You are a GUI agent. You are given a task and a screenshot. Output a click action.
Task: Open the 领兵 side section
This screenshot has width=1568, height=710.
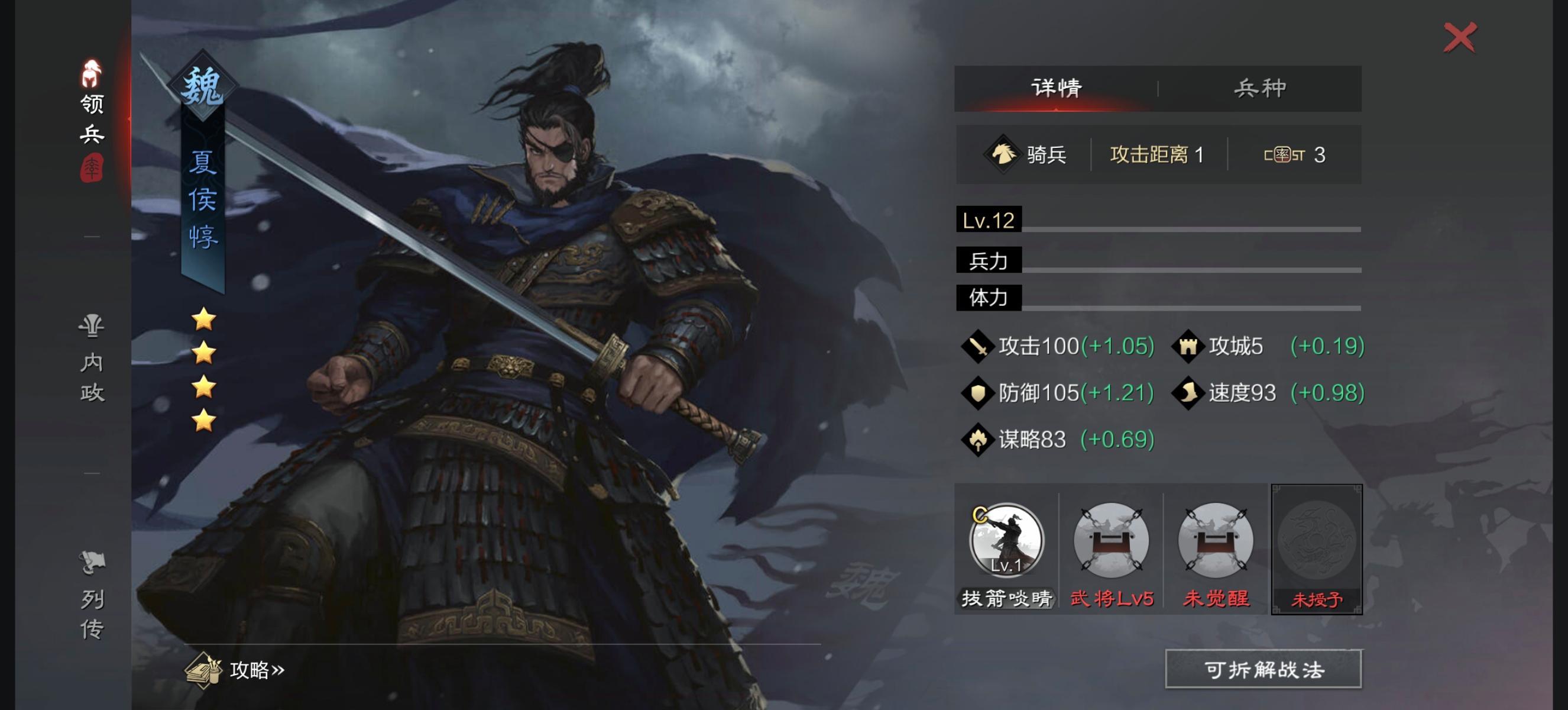(92, 119)
